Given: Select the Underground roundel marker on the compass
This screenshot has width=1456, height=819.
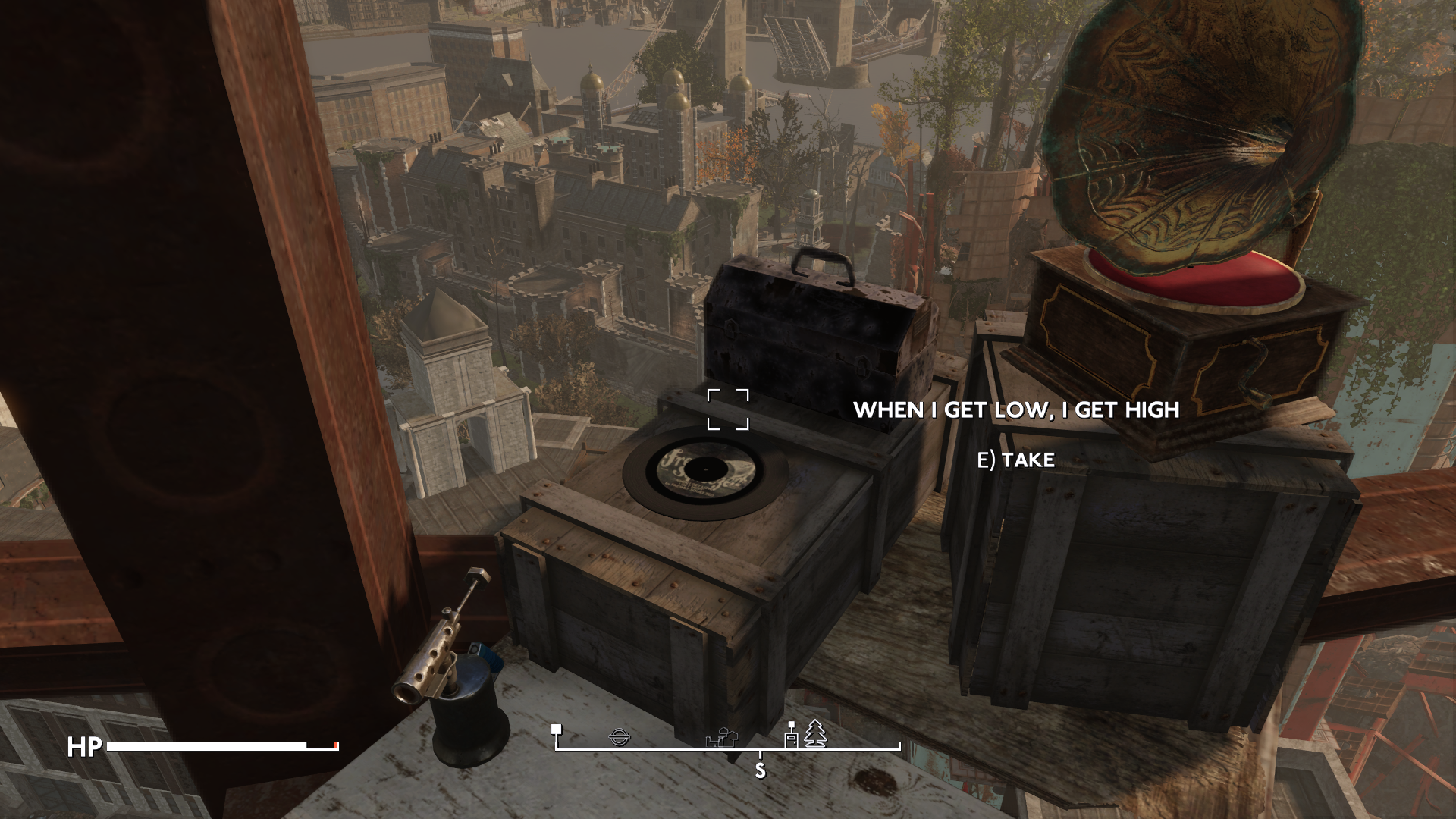Looking at the screenshot, I should pos(620,736).
